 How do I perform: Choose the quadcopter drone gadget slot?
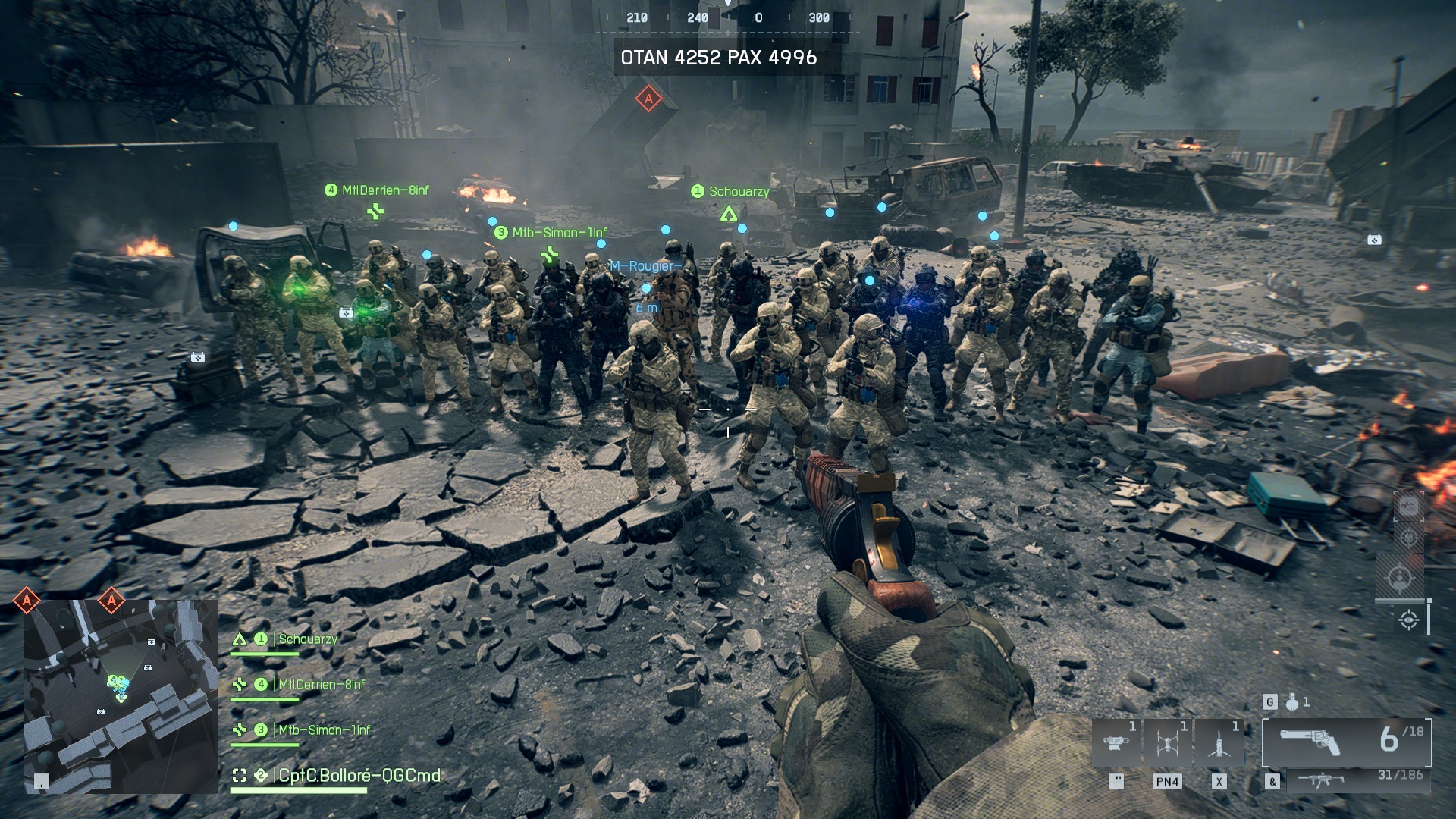(1167, 743)
